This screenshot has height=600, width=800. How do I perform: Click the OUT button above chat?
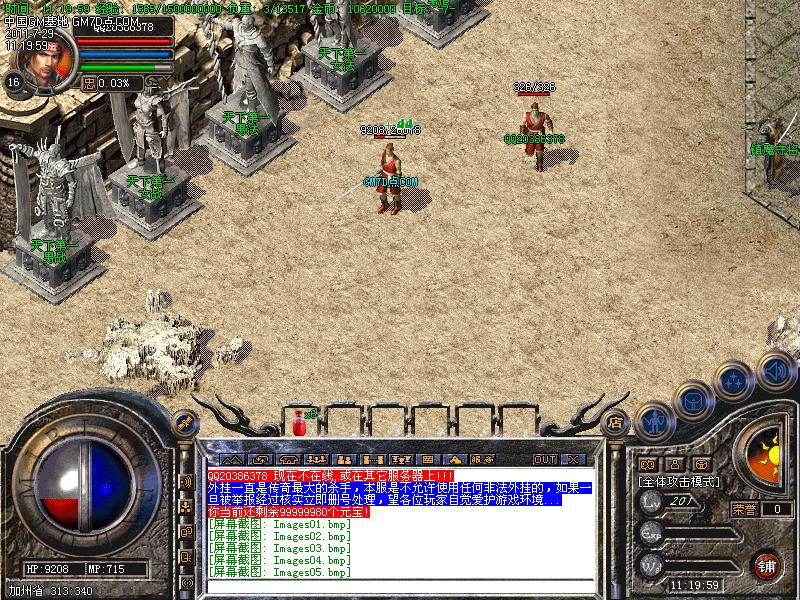[544, 459]
